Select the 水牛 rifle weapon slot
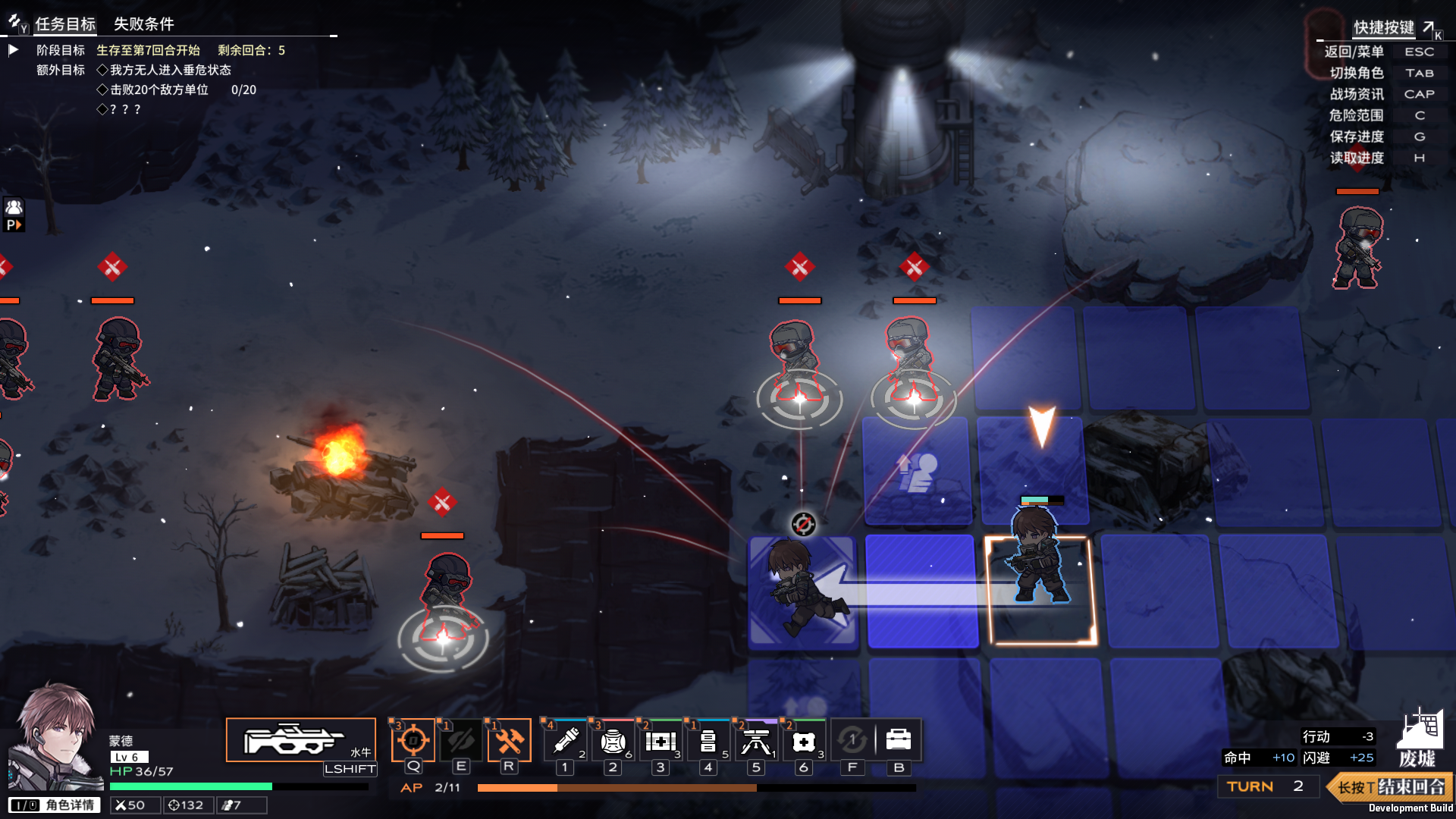 [x=300, y=740]
